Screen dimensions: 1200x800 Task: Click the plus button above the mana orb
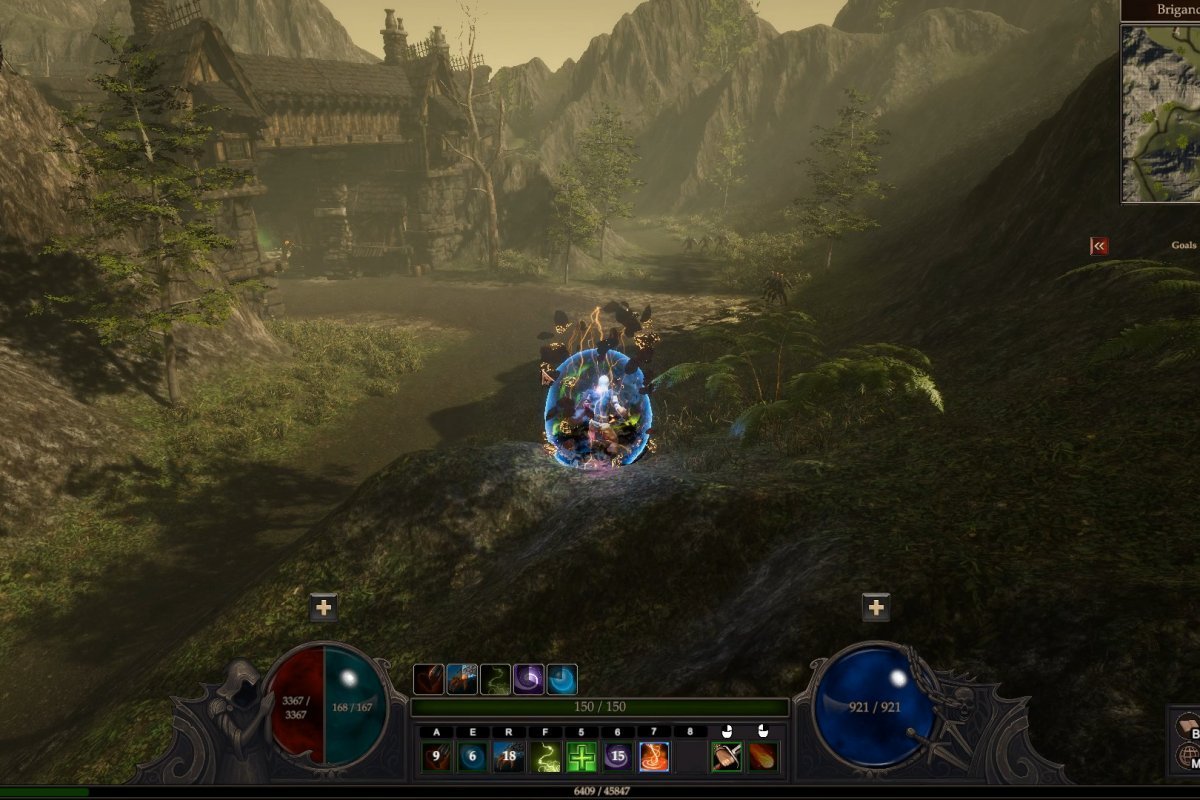point(876,607)
